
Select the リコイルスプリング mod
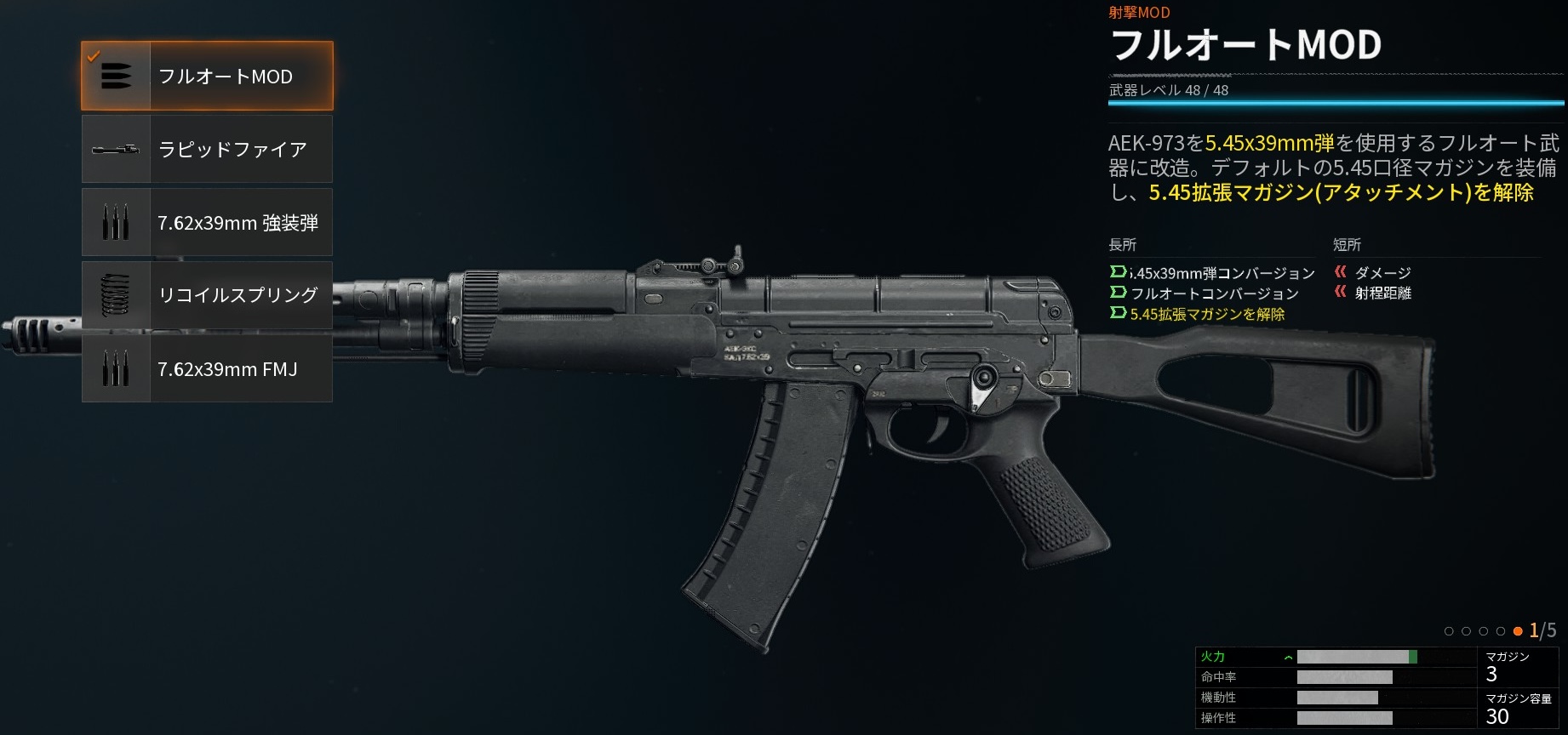pos(207,295)
